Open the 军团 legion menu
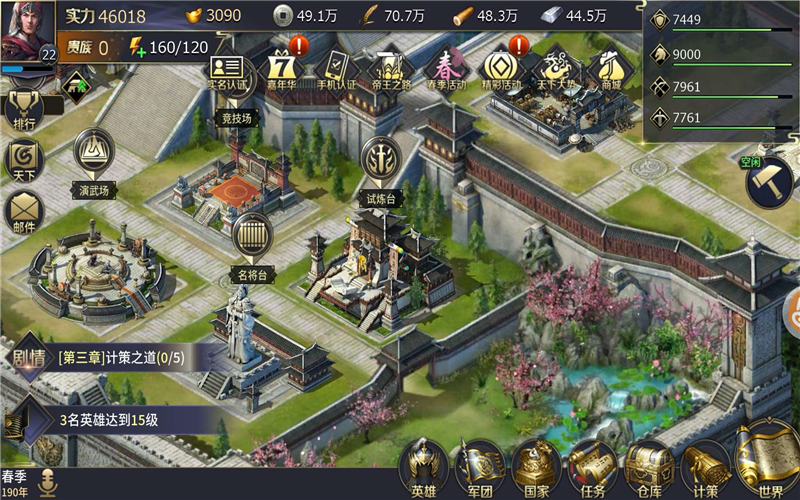This screenshot has height=500, width=800. (480, 467)
